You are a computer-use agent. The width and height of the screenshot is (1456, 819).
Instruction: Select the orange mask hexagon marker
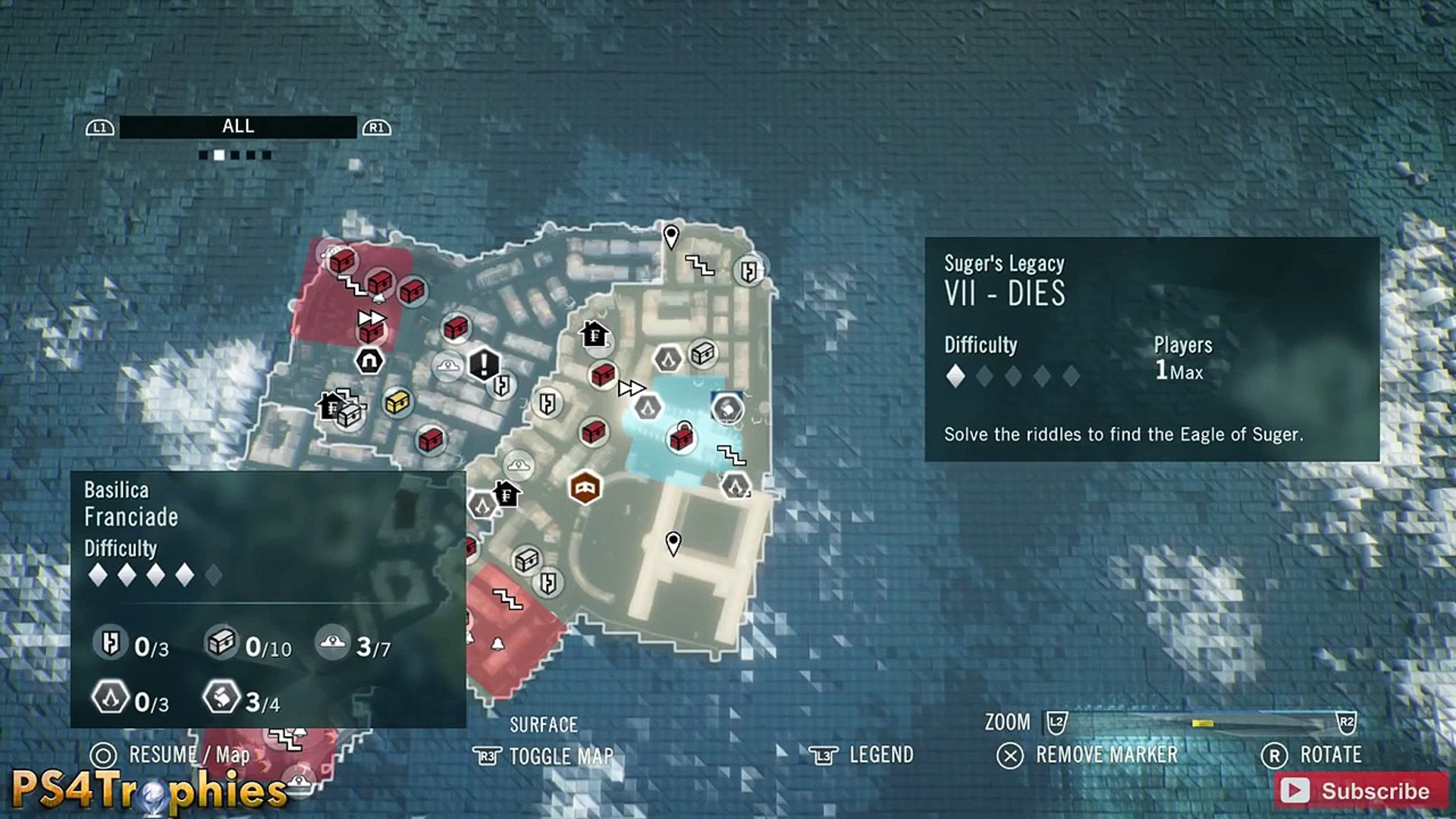click(585, 488)
